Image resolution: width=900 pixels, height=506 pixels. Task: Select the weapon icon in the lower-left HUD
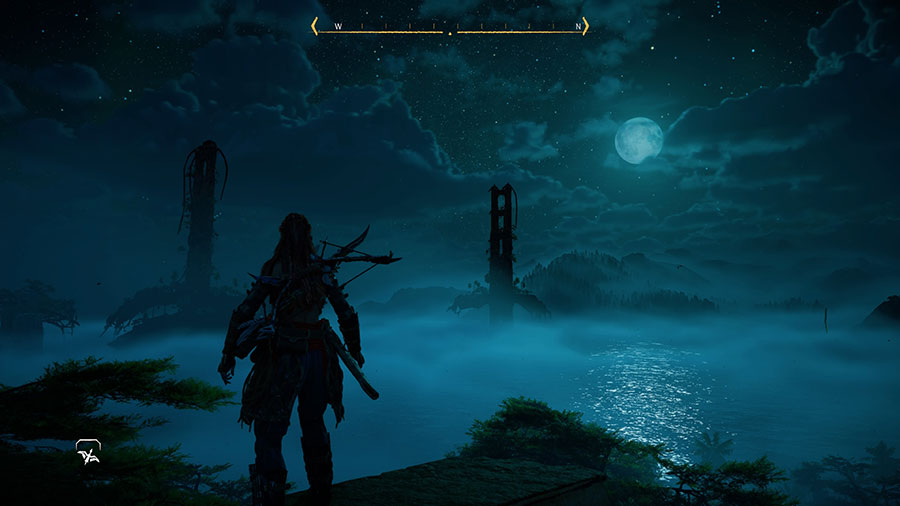88,453
